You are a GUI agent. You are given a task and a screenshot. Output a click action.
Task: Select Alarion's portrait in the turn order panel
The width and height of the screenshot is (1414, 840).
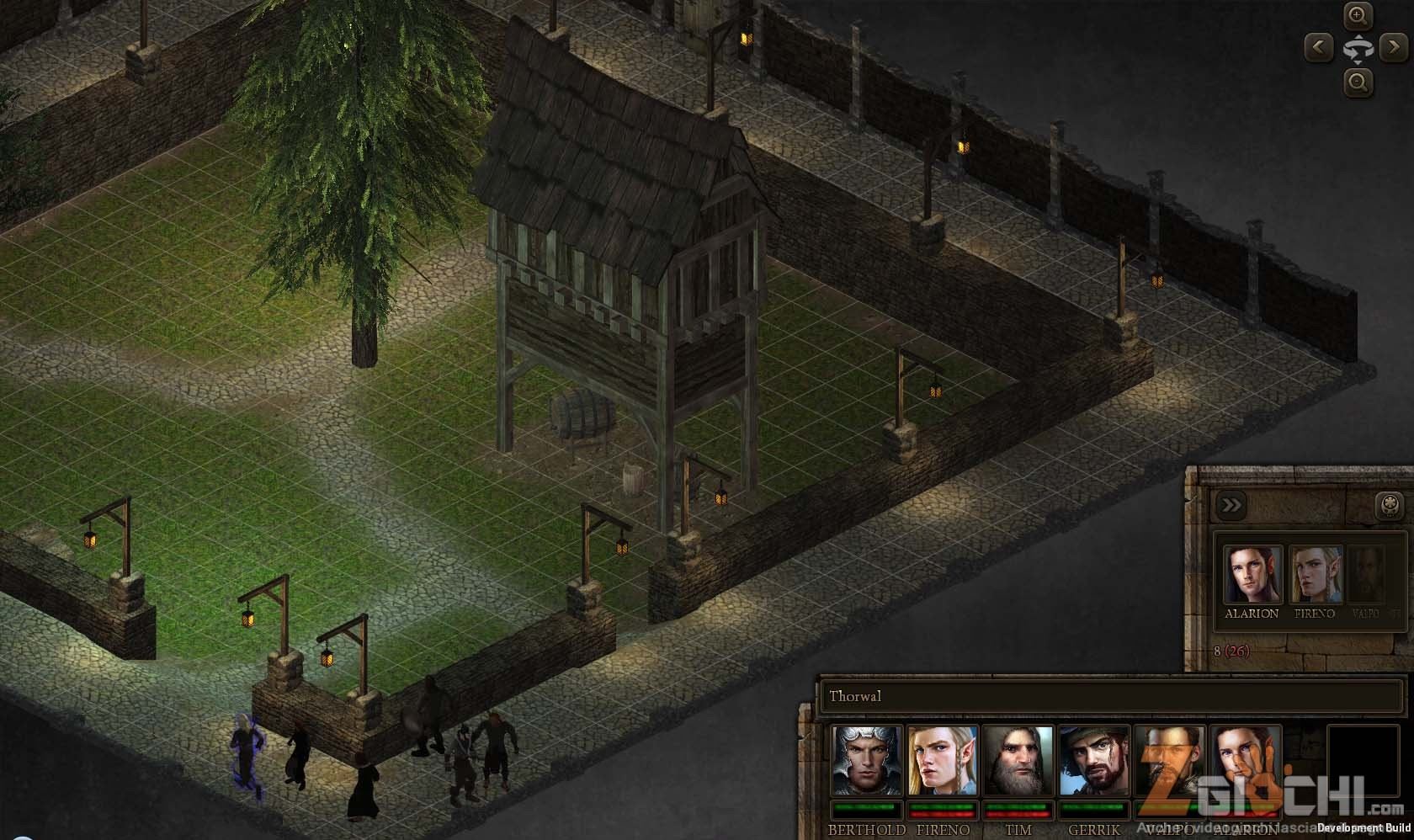(x=1252, y=575)
